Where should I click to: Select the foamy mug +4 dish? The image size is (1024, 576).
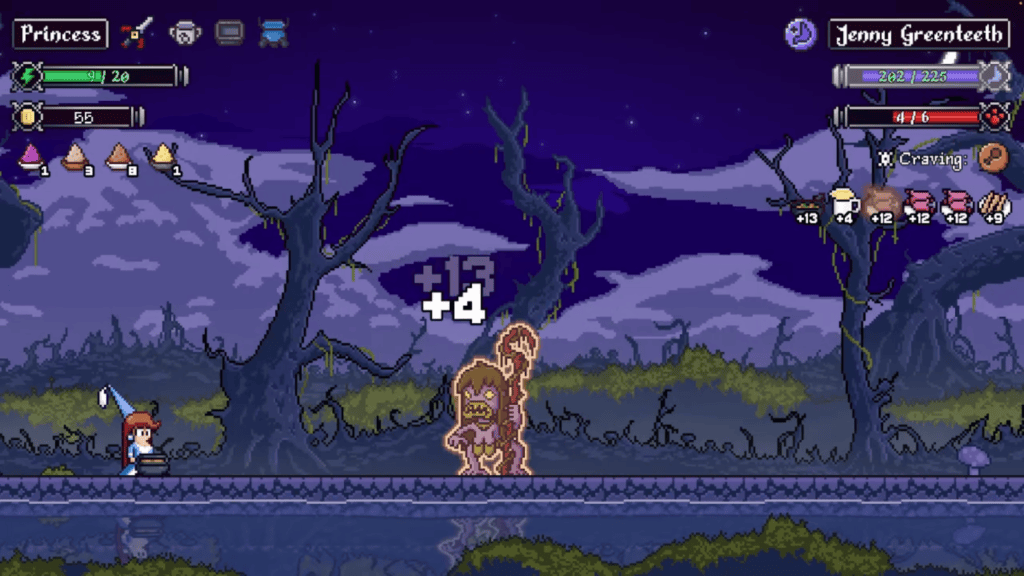tap(843, 203)
